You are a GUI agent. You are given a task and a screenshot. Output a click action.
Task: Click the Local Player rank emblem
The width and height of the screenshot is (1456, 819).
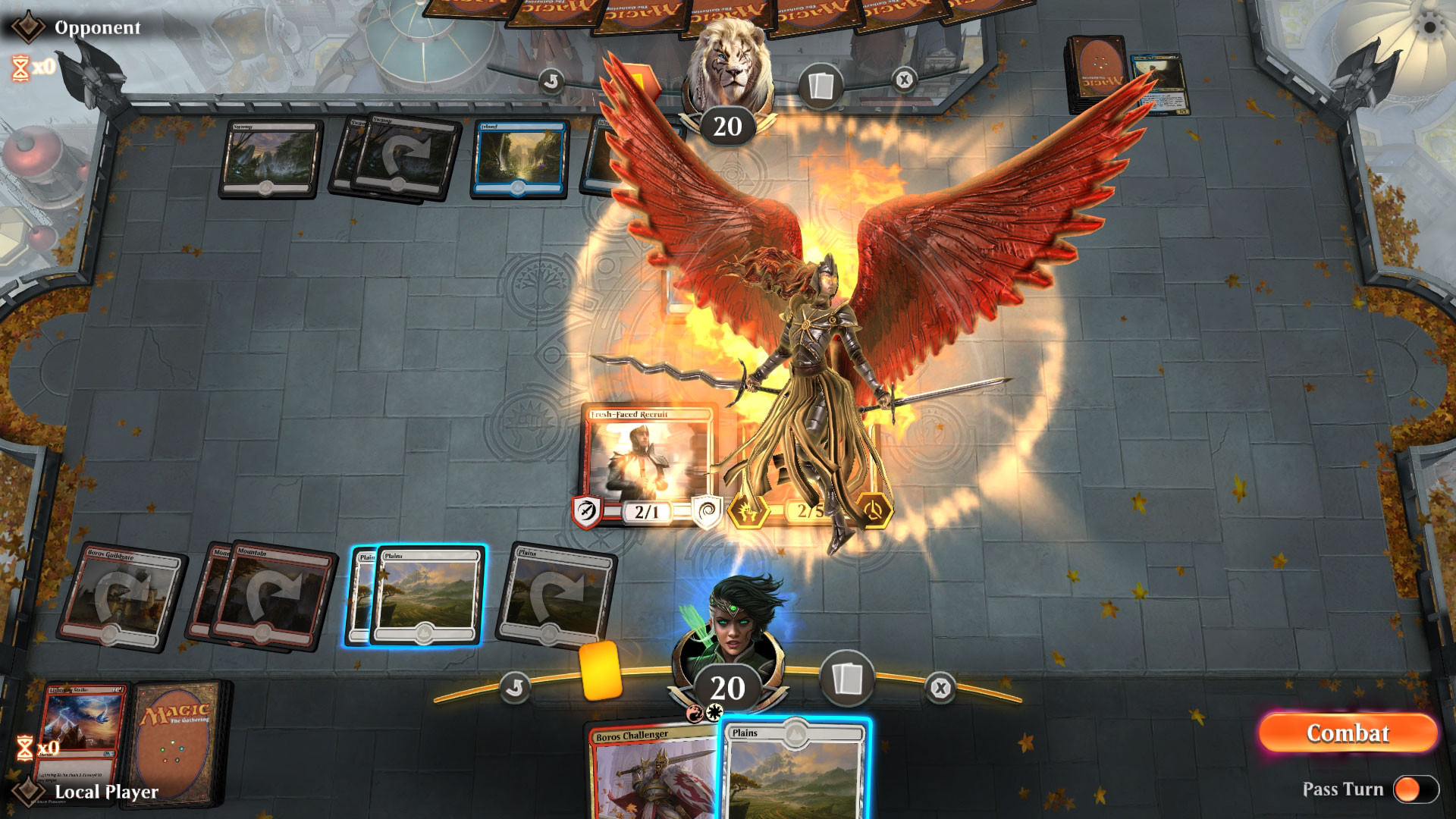[29, 792]
